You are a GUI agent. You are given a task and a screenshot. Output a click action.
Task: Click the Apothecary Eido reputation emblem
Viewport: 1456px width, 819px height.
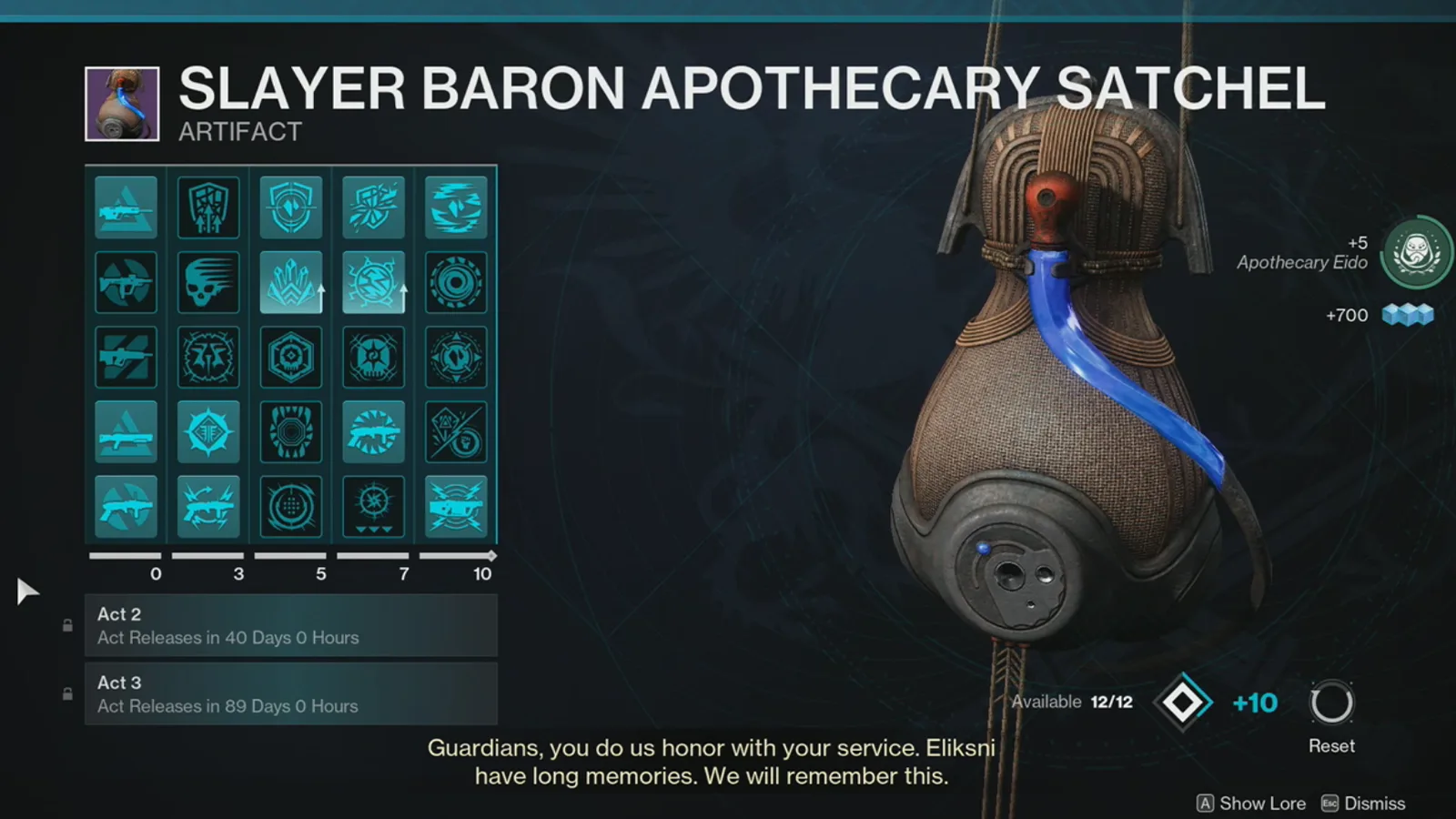pos(1412,254)
